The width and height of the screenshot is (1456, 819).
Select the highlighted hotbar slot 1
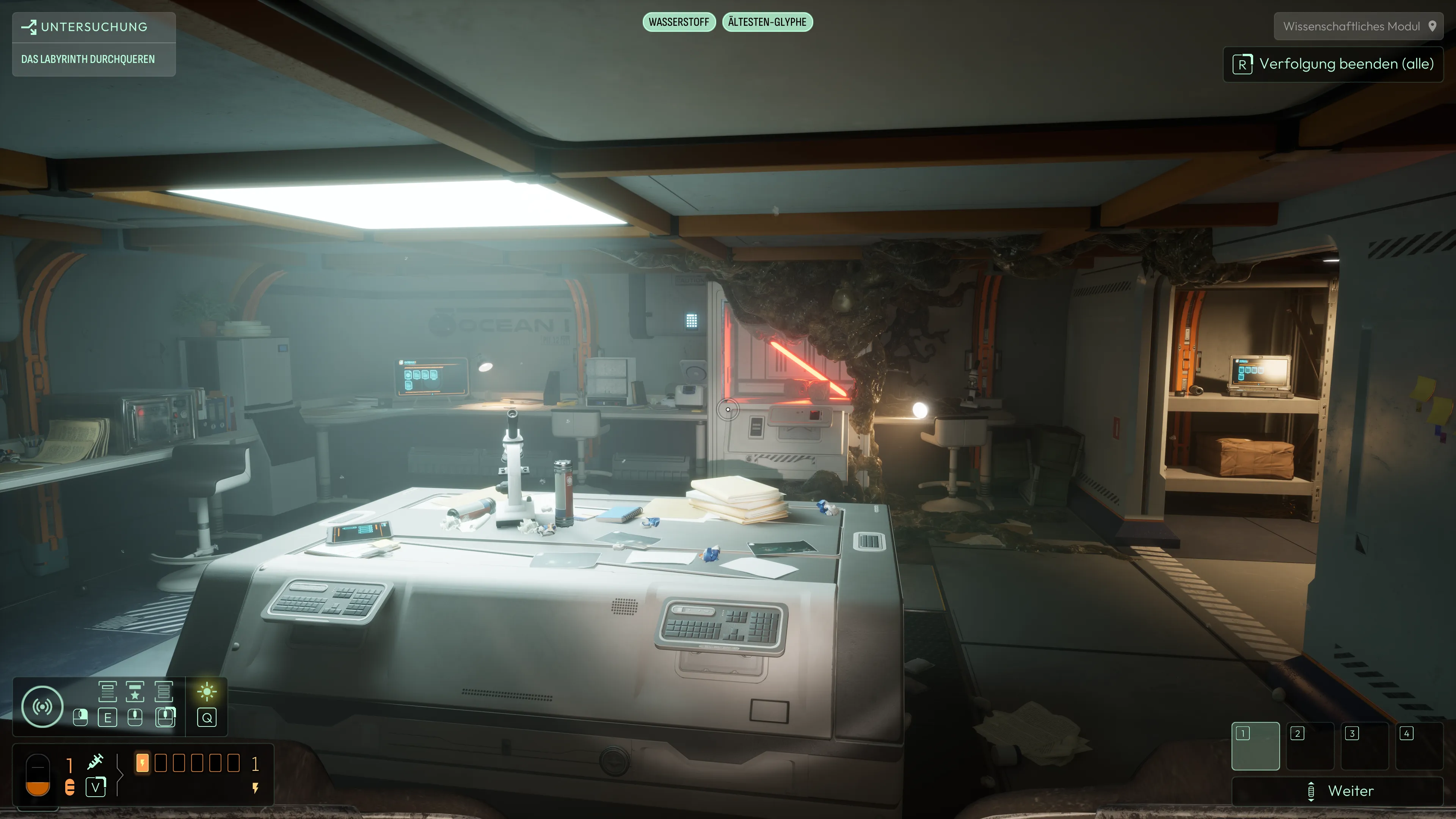(x=1255, y=745)
